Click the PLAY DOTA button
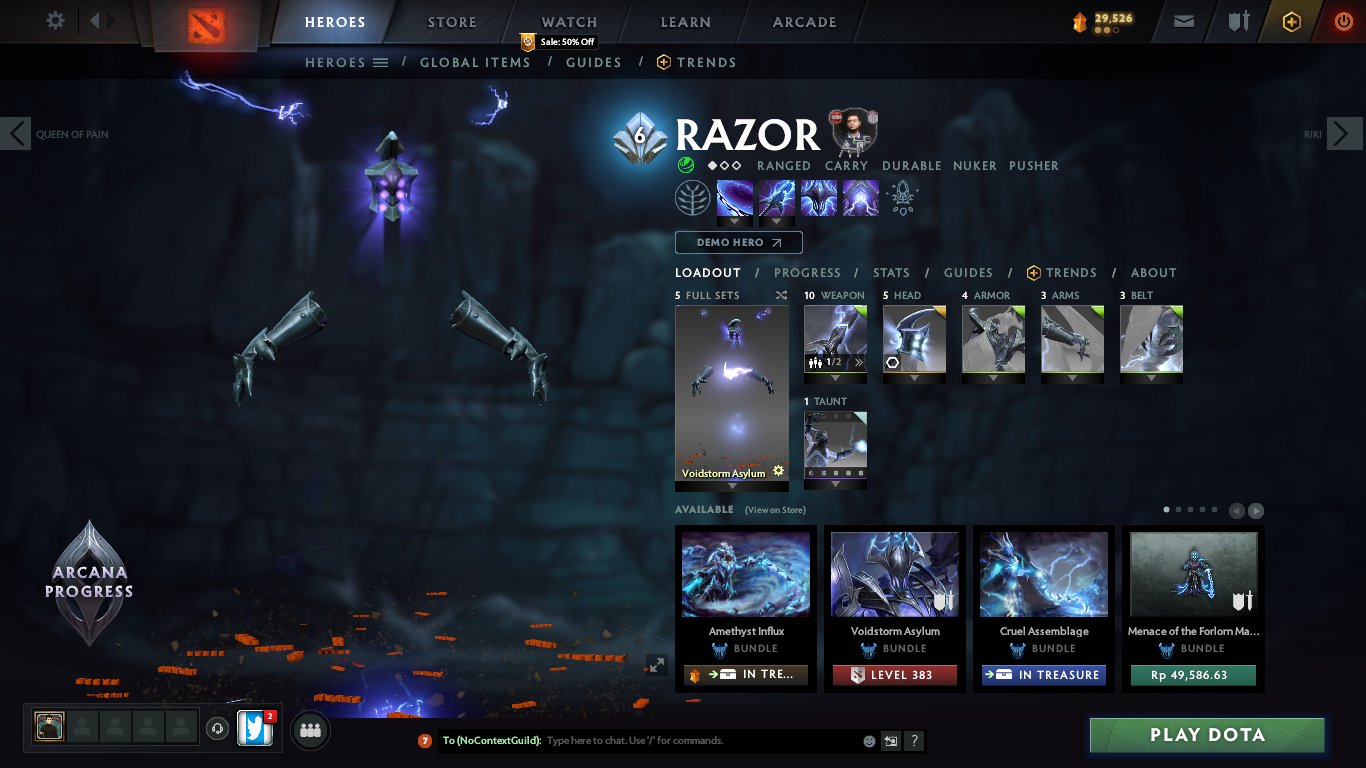1366x768 pixels. pos(1206,735)
